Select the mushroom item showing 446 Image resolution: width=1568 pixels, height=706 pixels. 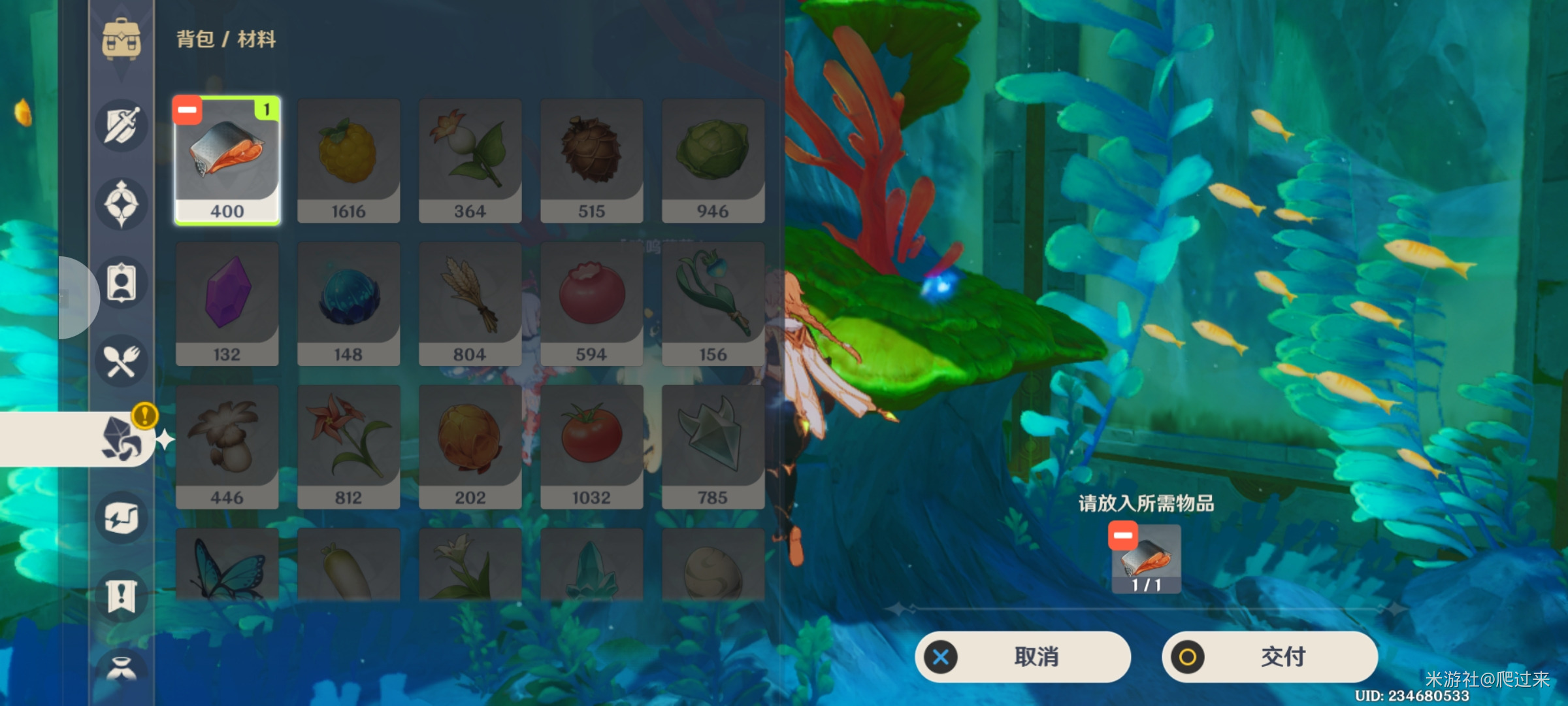(227, 447)
